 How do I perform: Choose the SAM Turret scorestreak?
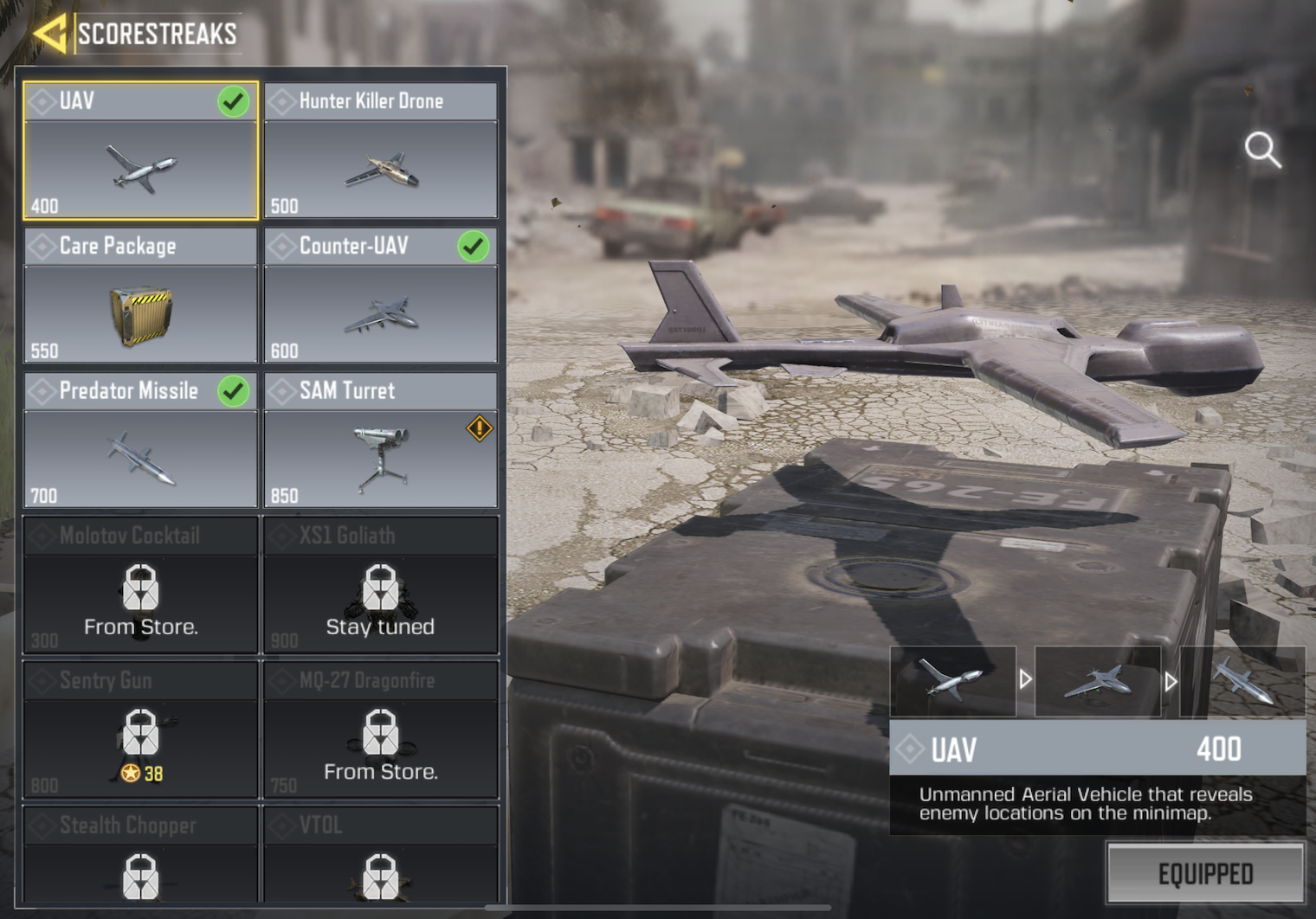pos(381,440)
